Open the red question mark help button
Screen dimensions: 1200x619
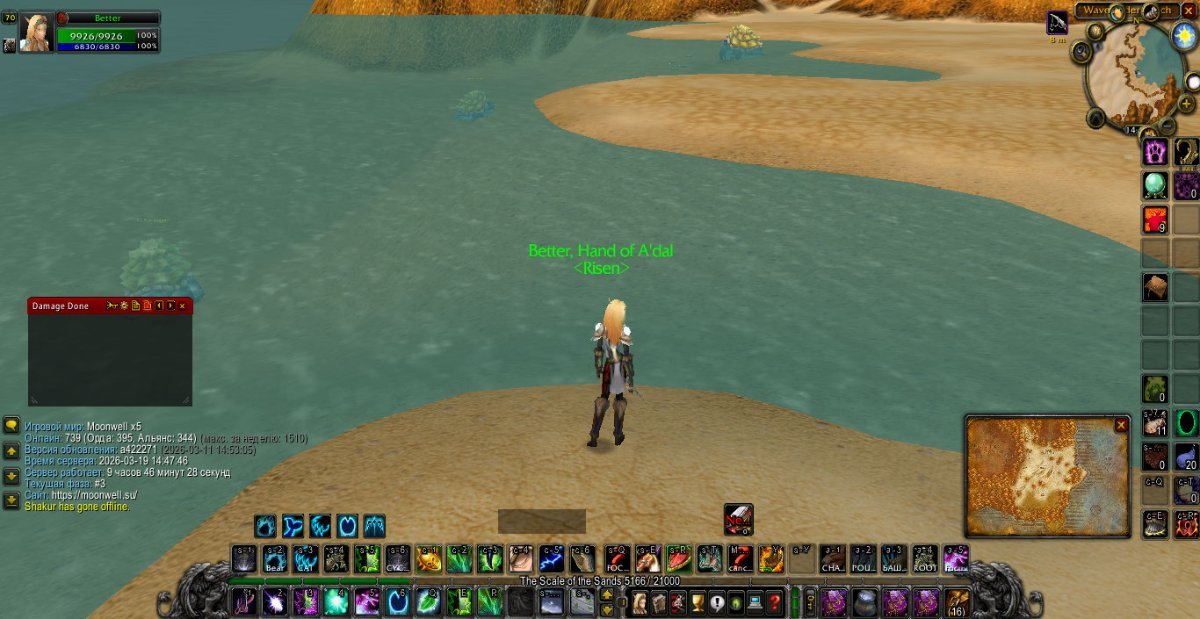click(x=775, y=603)
